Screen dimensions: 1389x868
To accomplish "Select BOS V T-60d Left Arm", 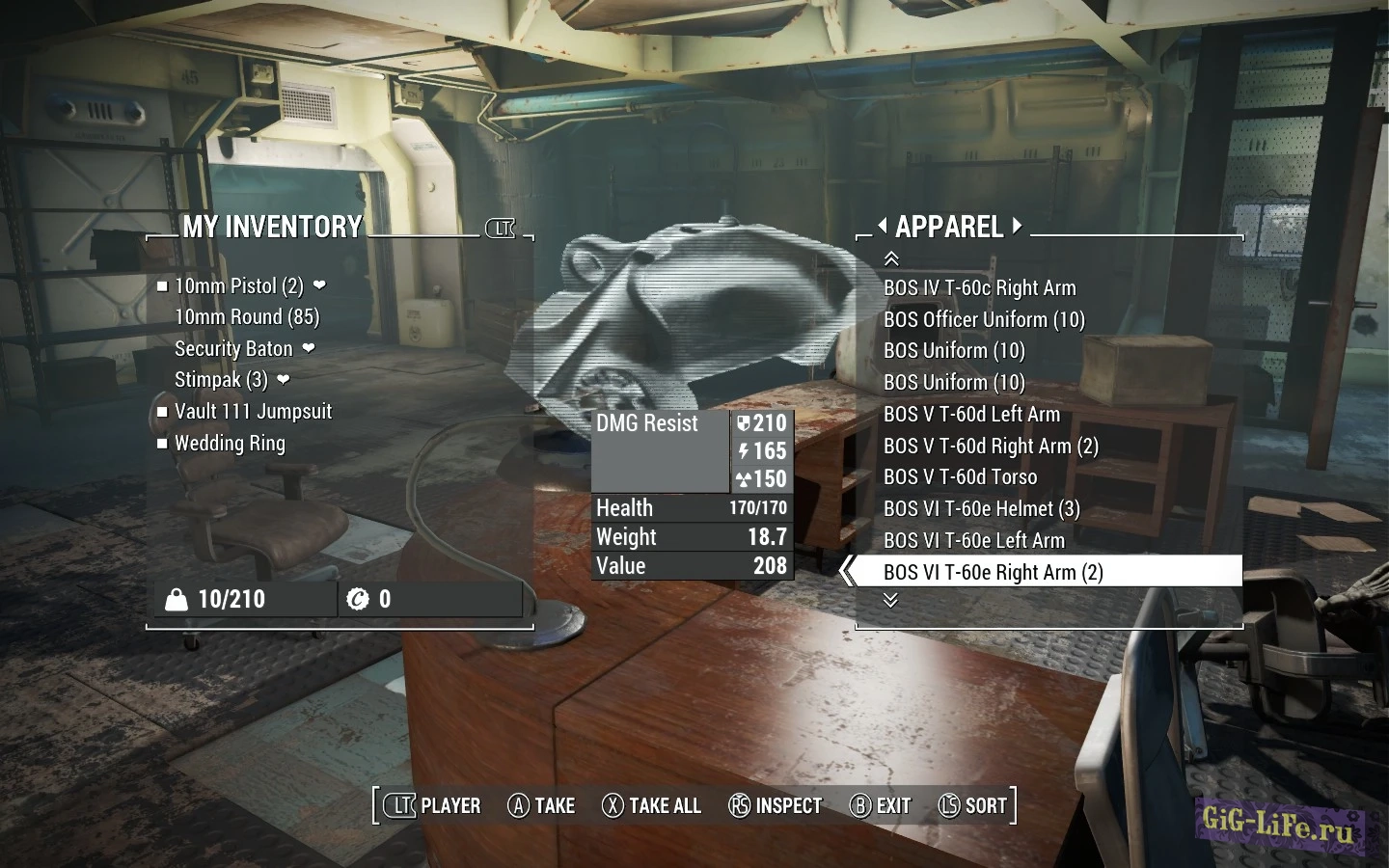I will tap(971, 415).
